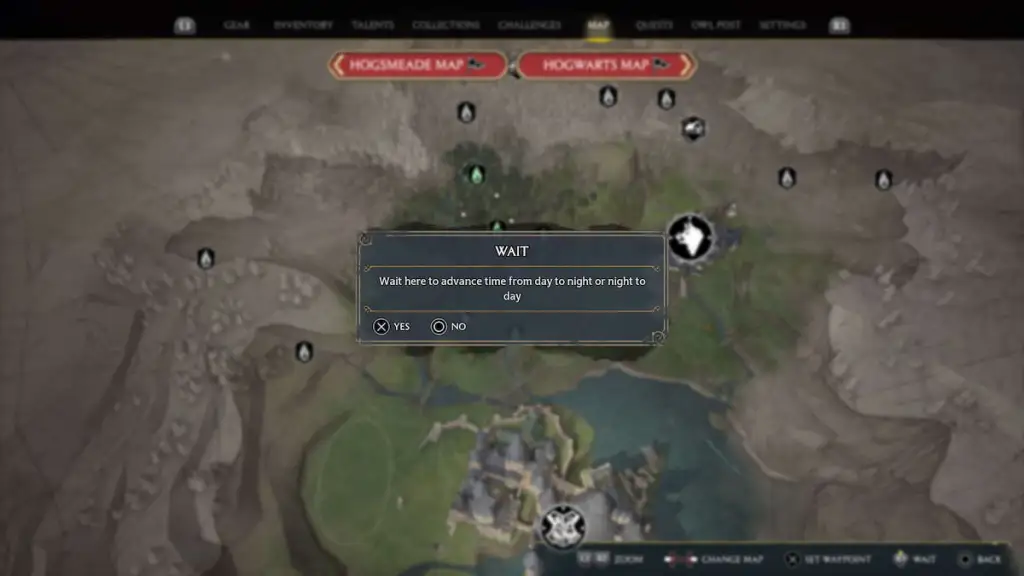Image resolution: width=1024 pixels, height=576 pixels.
Task: Click the large highlighted white map marker
Action: click(690, 238)
